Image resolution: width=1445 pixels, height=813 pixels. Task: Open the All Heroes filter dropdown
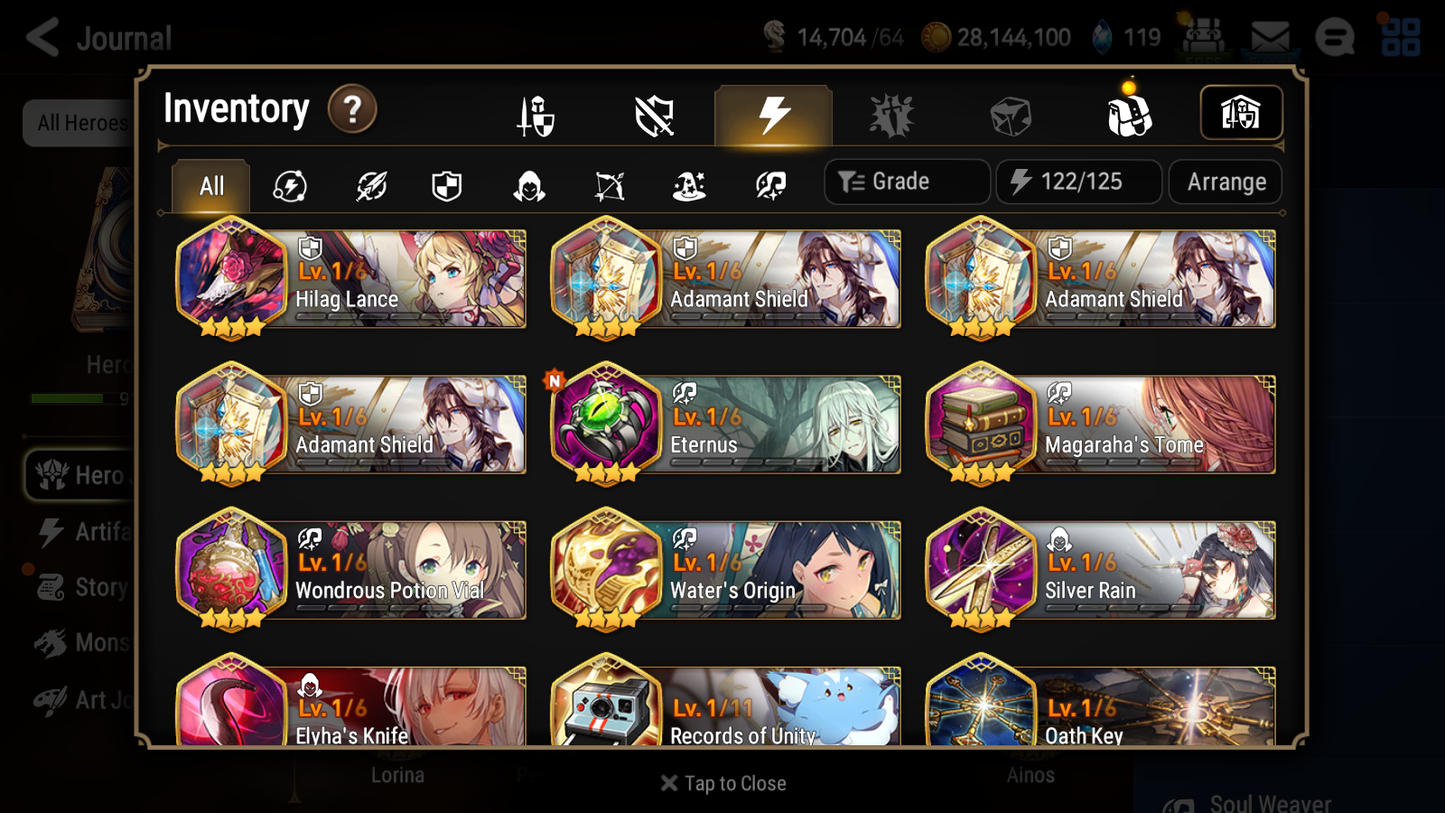tap(82, 122)
